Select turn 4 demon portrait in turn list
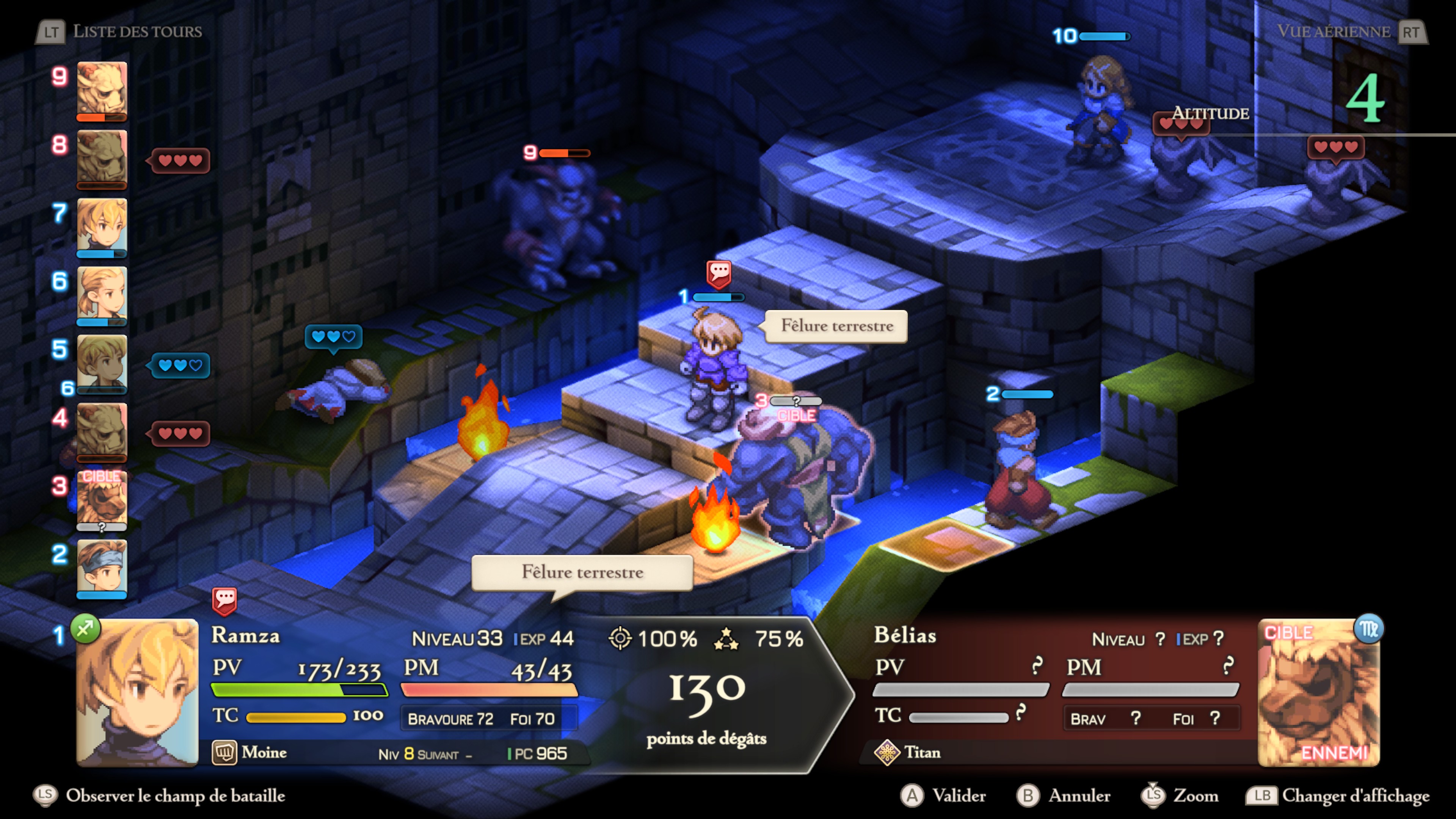Viewport: 1456px width, 819px height. click(102, 431)
